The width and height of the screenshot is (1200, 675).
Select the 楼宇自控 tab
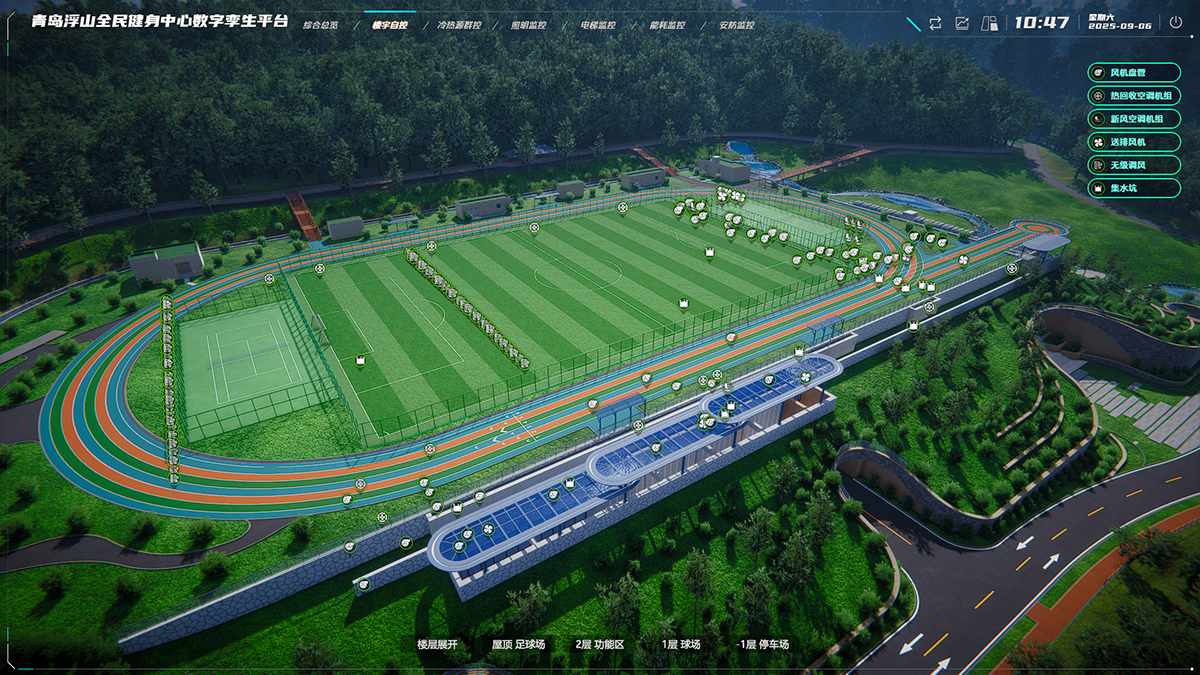[x=389, y=25]
